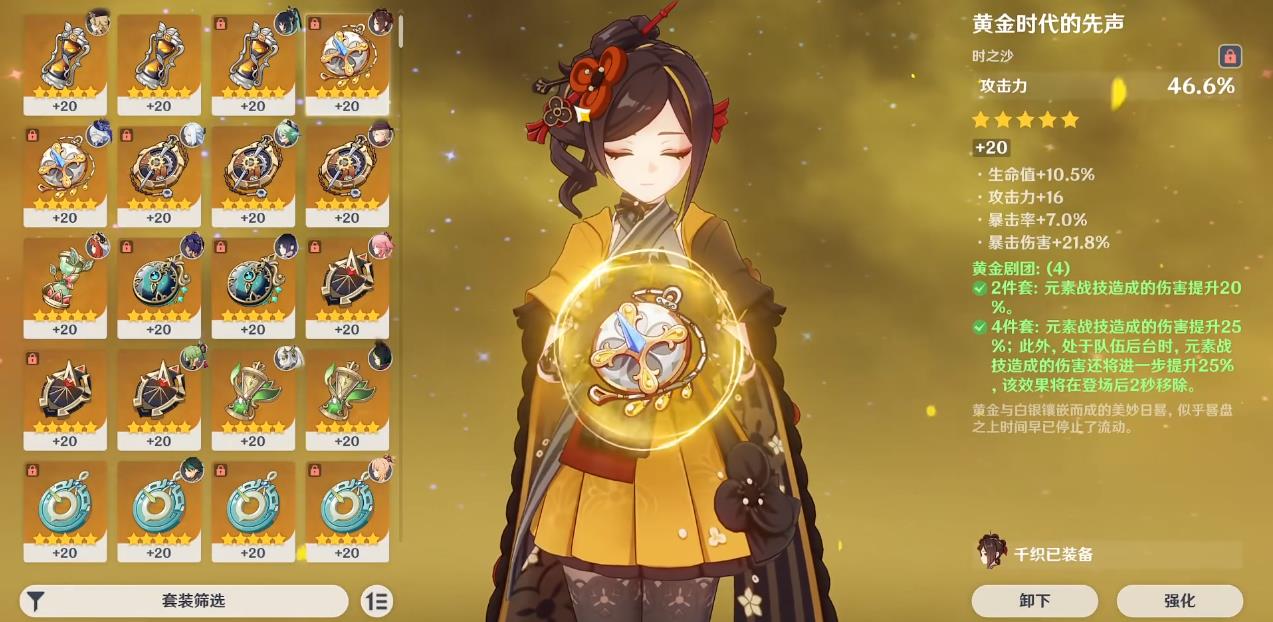
Task: Click 卸下 to unequip the artifact
Action: tap(1034, 601)
